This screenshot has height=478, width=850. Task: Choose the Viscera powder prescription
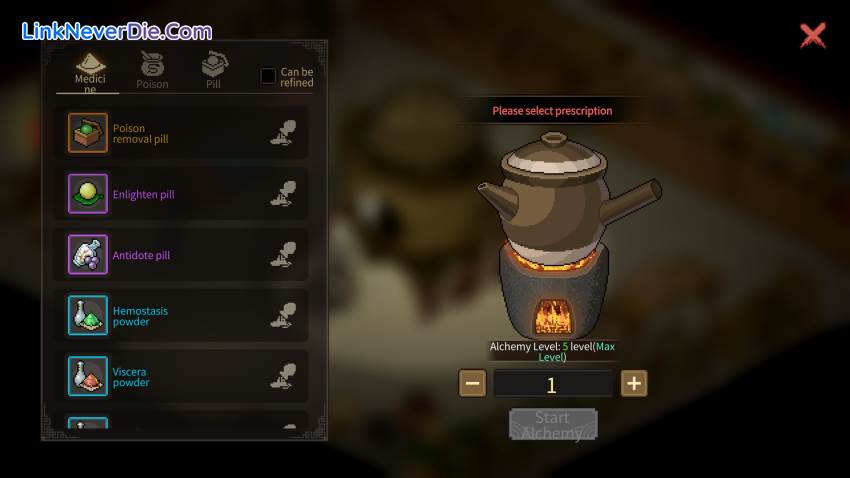[182, 377]
